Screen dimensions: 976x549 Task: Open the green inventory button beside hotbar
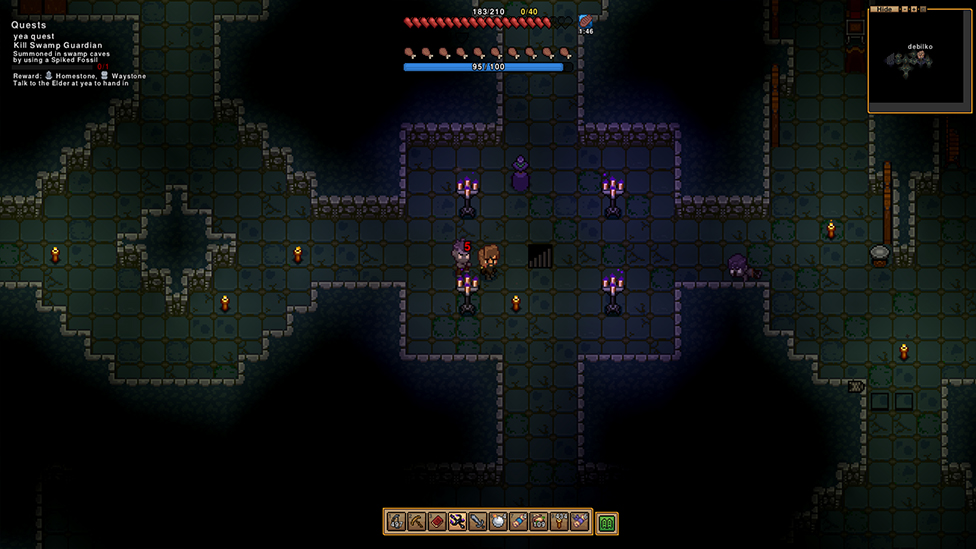pos(607,523)
